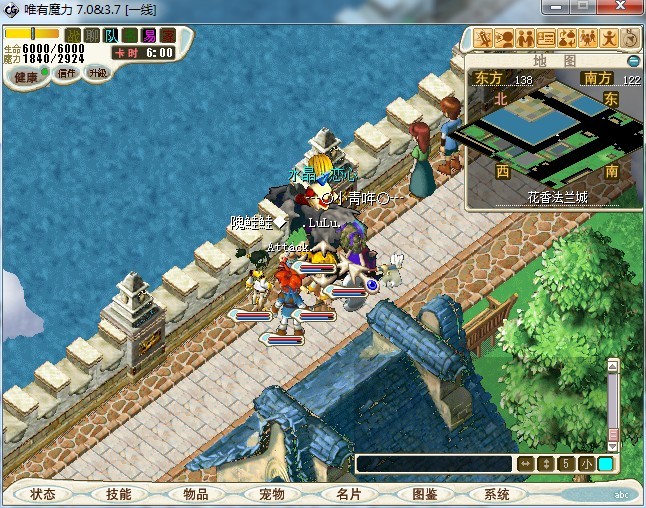Open the 技能 skills menu
The image size is (646, 508).
coord(118,494)
